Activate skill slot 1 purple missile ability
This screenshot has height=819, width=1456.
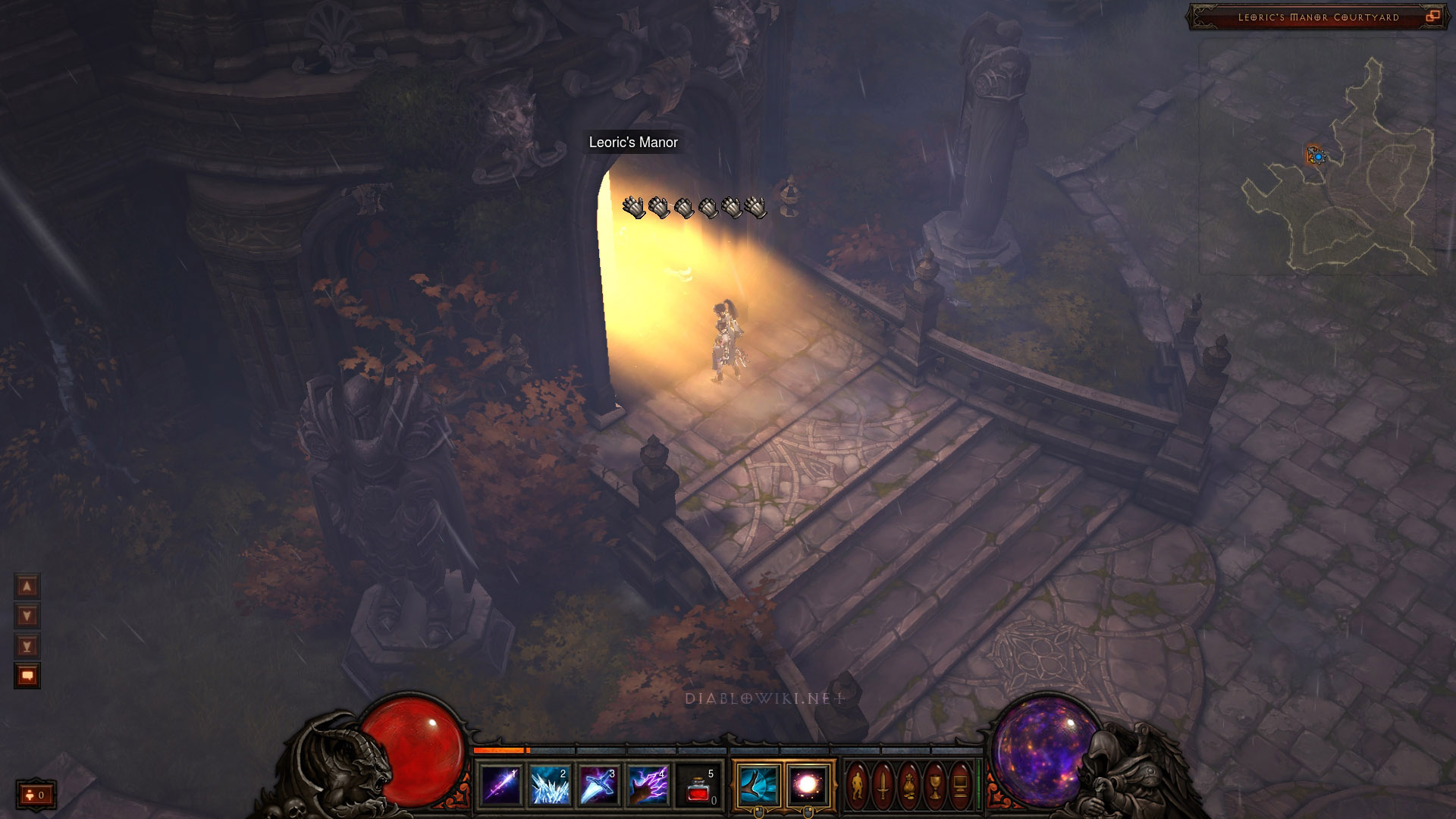point(501,786)
